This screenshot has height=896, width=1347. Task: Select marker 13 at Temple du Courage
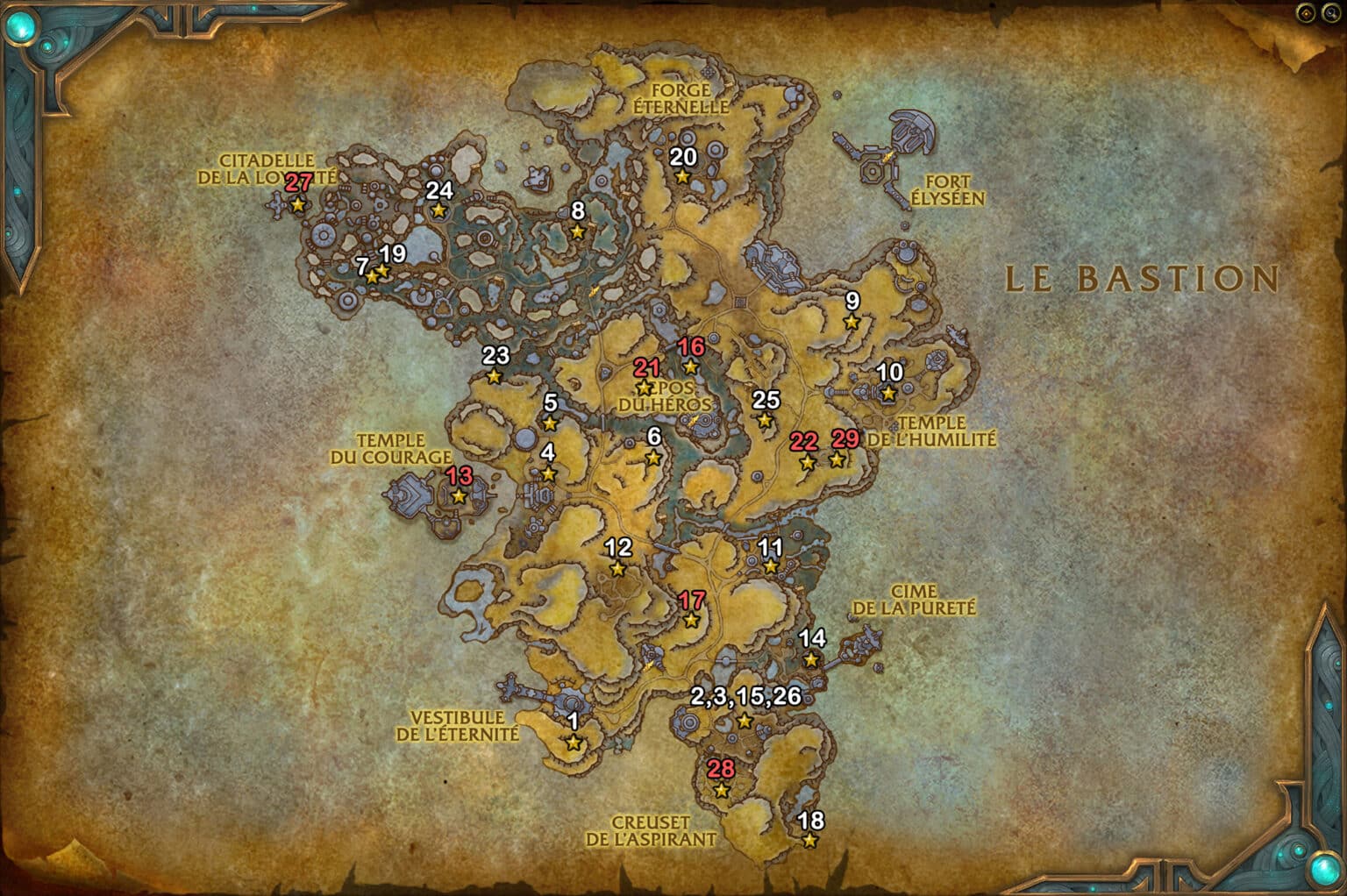pos(460,496)
